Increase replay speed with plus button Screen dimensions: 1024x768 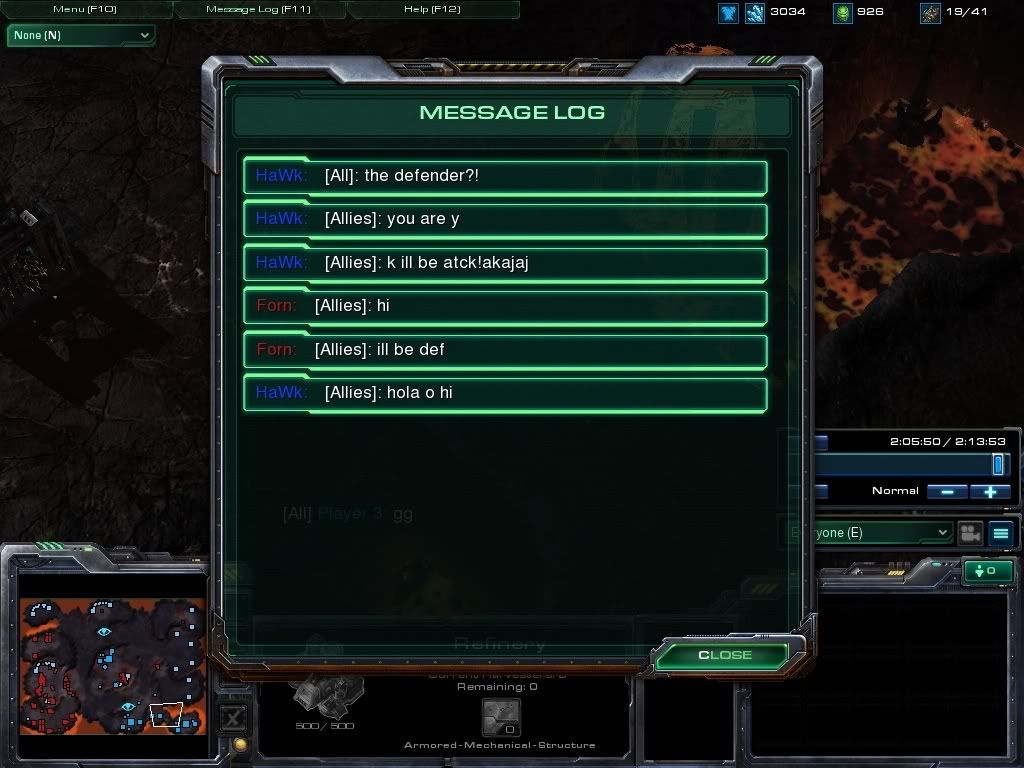(x=990, y=491)
